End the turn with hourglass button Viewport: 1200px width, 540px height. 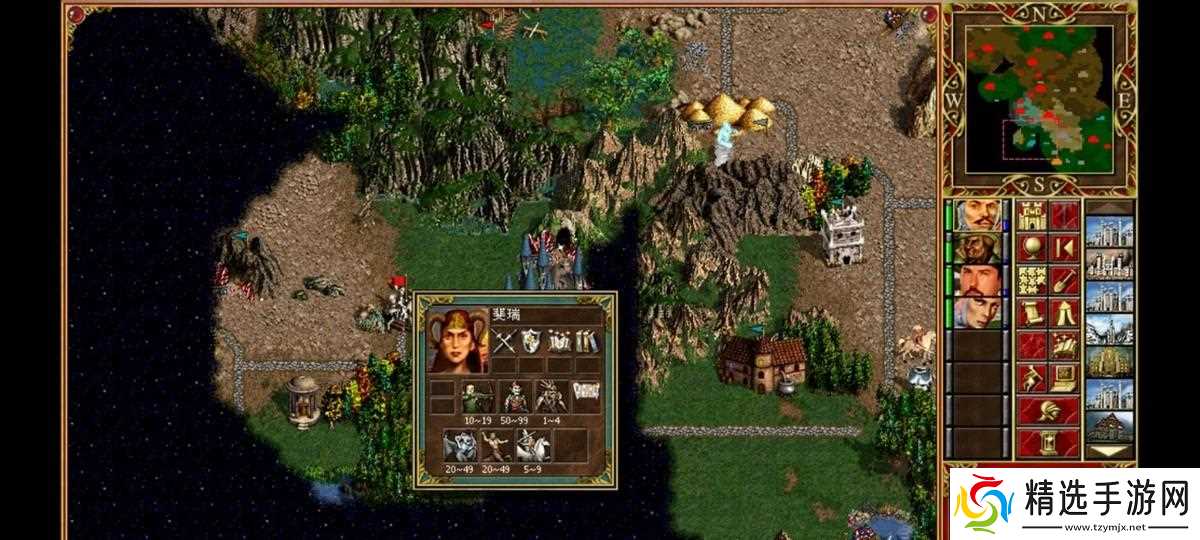coord(1048,442)
